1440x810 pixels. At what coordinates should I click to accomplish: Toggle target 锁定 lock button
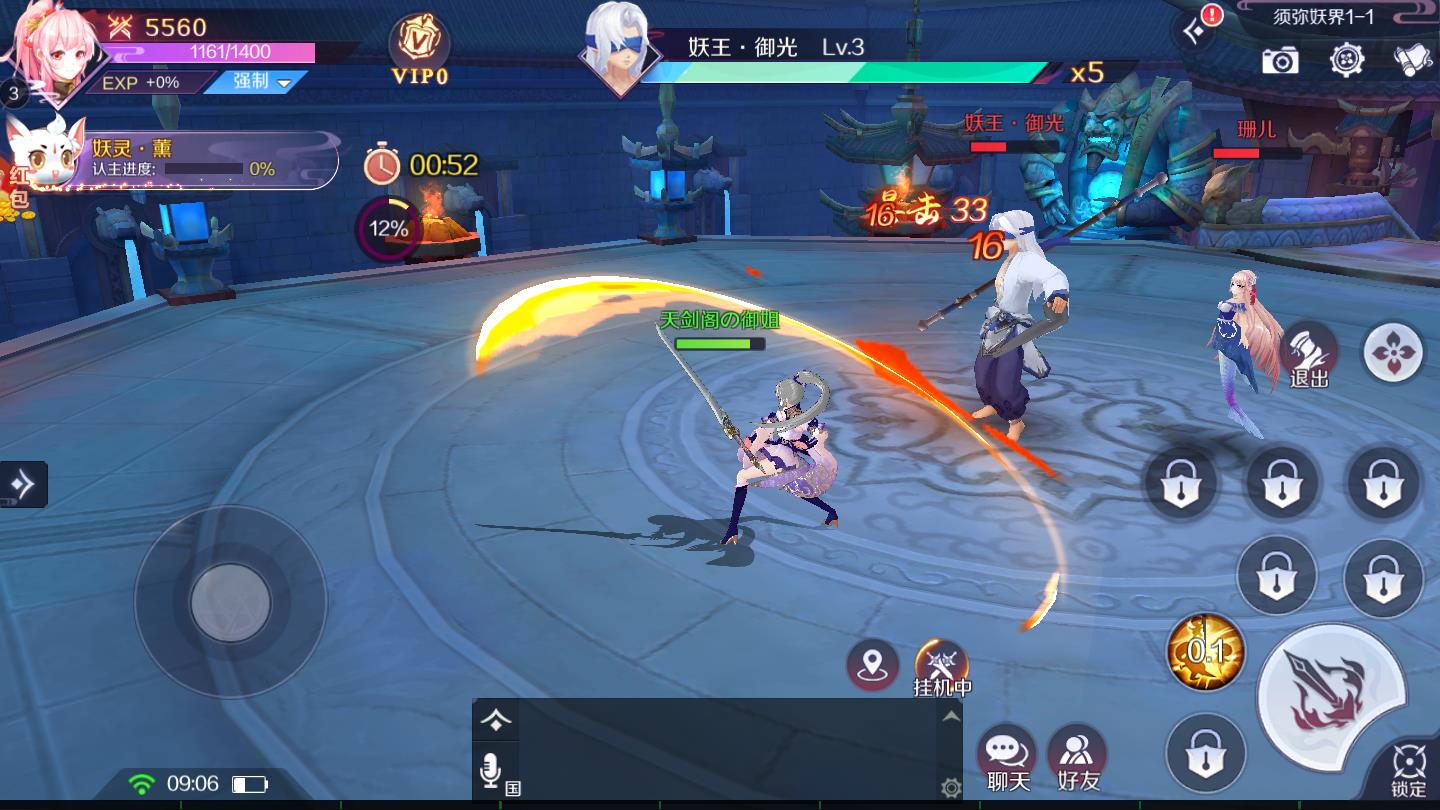point(1409,770)
